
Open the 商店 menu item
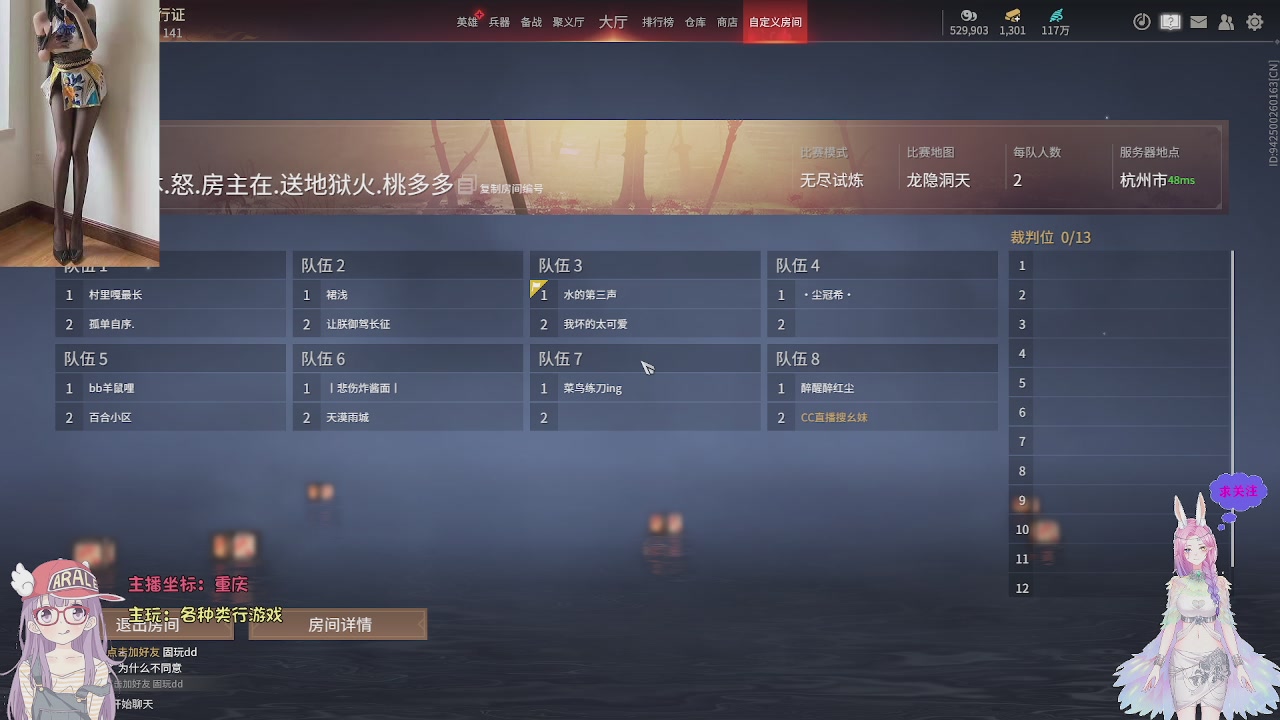point(727,21)
